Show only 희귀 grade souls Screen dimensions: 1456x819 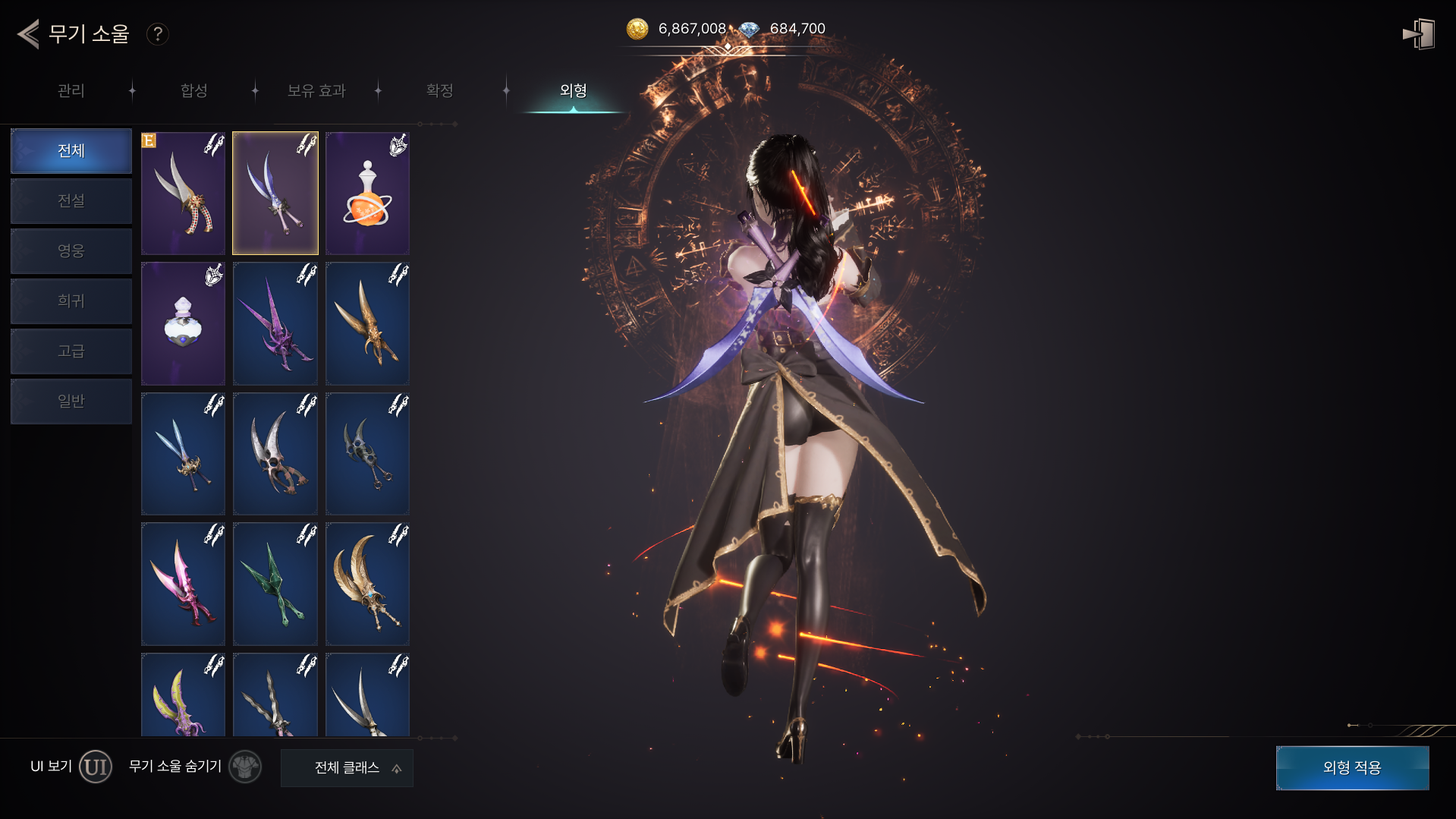pos(71,301)
